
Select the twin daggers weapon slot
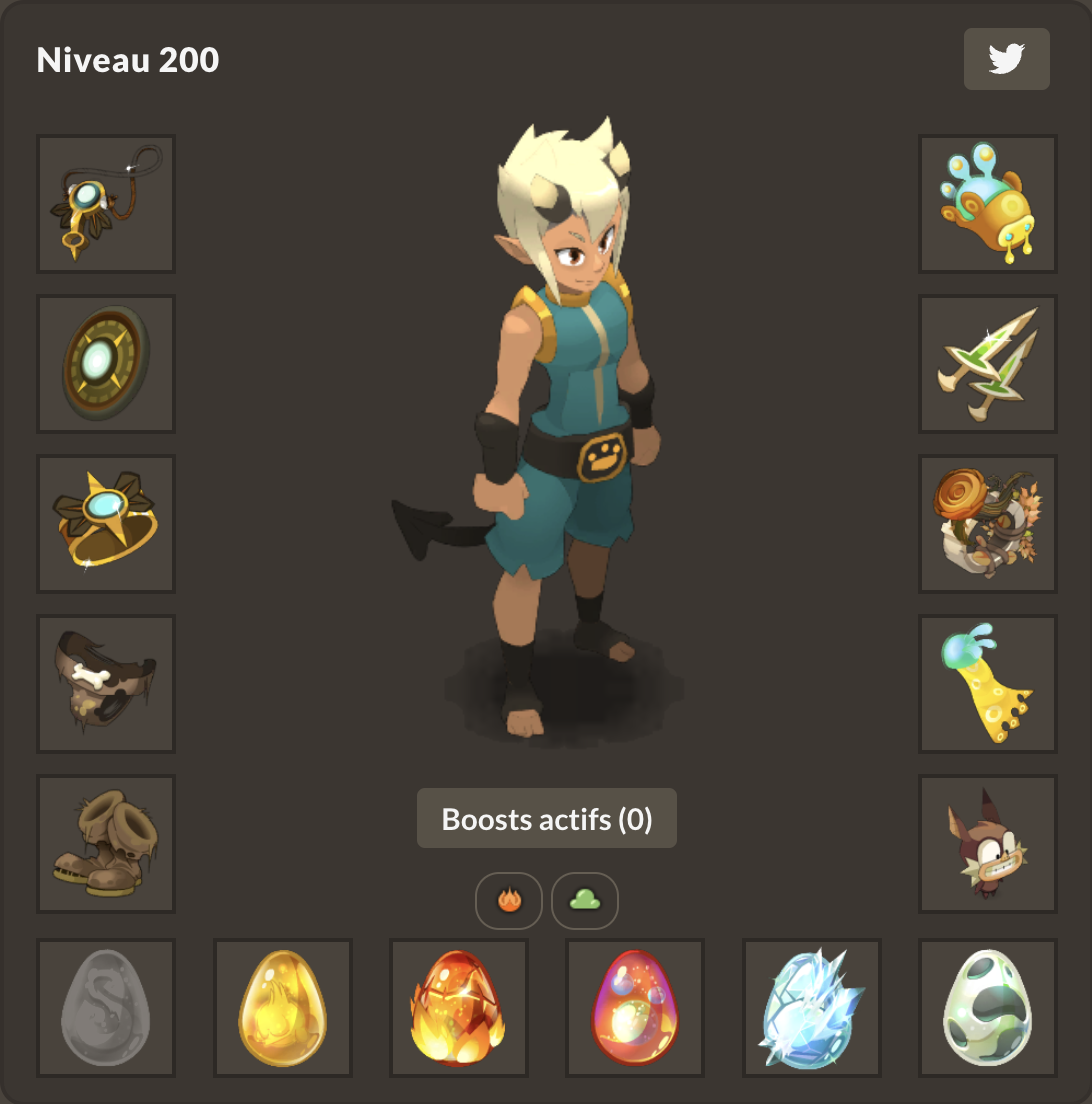(x=988, y=364)
